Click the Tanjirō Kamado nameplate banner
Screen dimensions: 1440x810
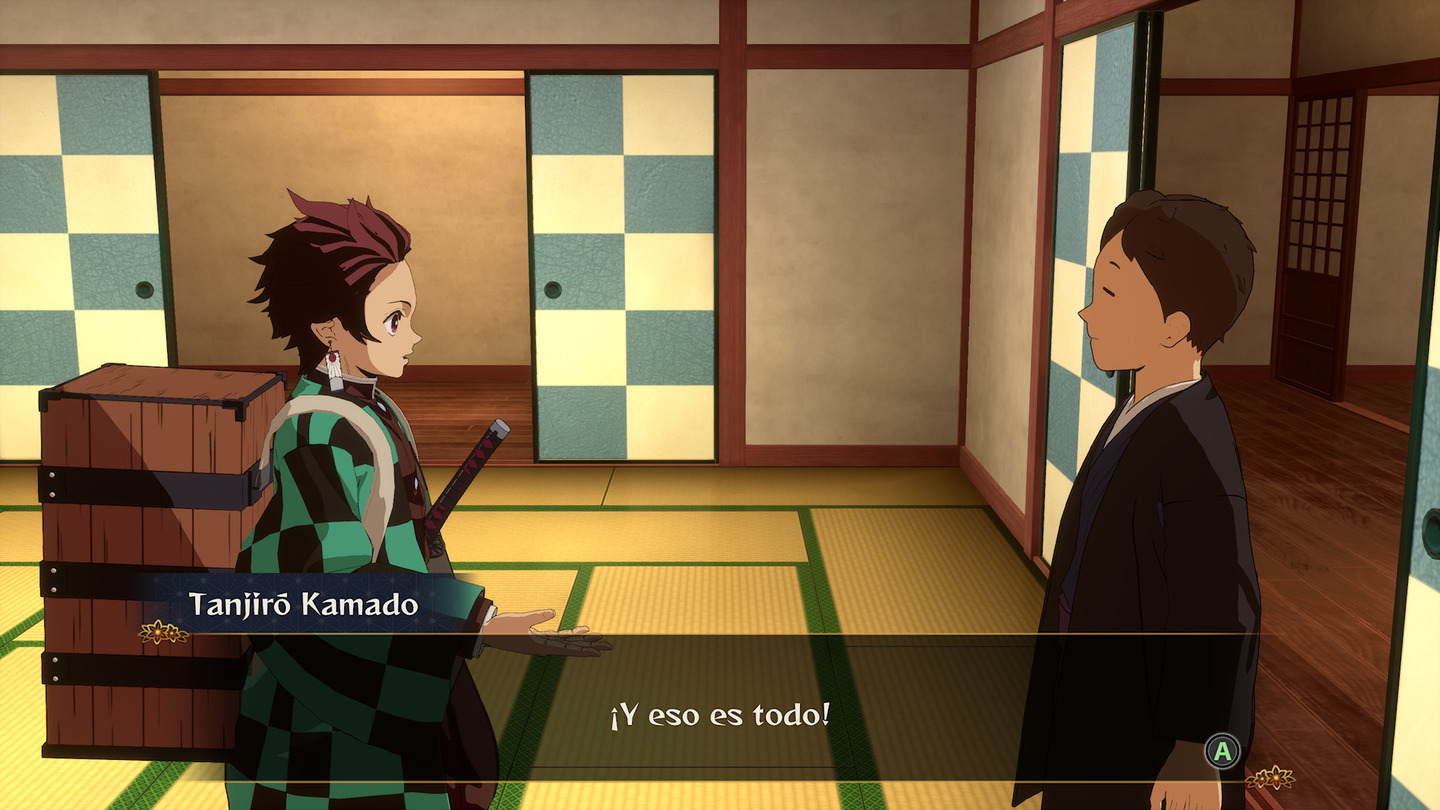[305, 603]
